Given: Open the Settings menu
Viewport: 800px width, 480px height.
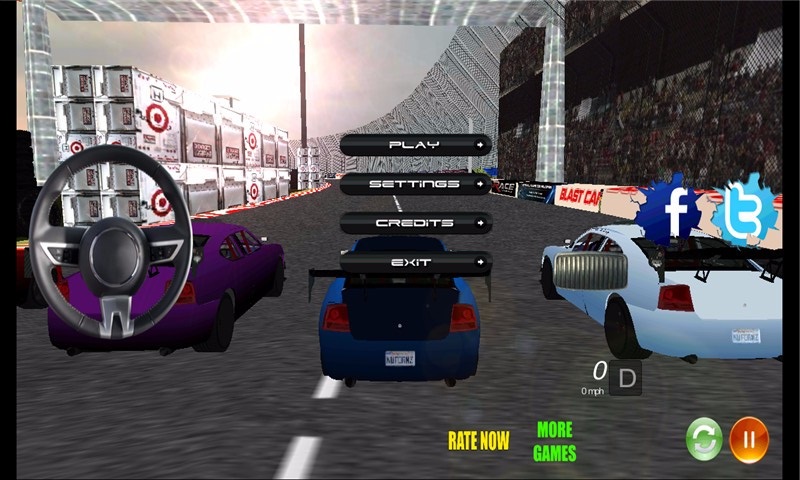Looking at the screenshot, I should [x=415, y=184].
